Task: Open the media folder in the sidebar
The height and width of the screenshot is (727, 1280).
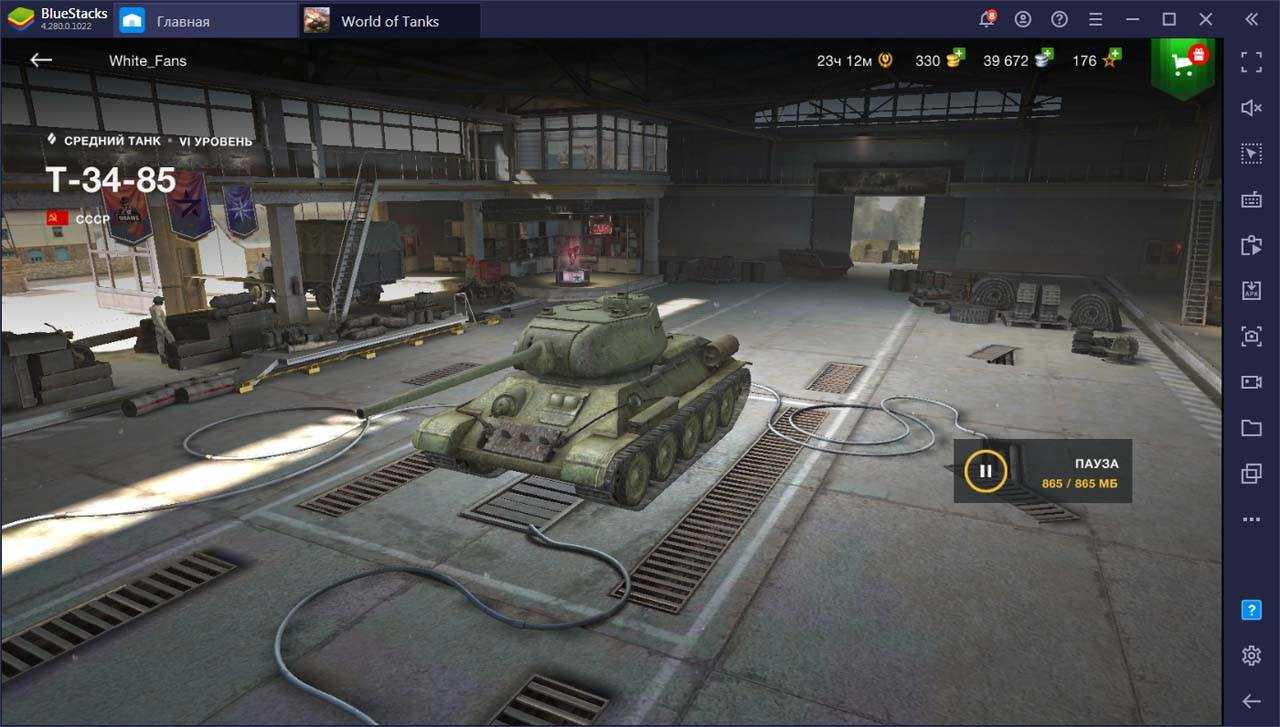Action: point(1251,428)
